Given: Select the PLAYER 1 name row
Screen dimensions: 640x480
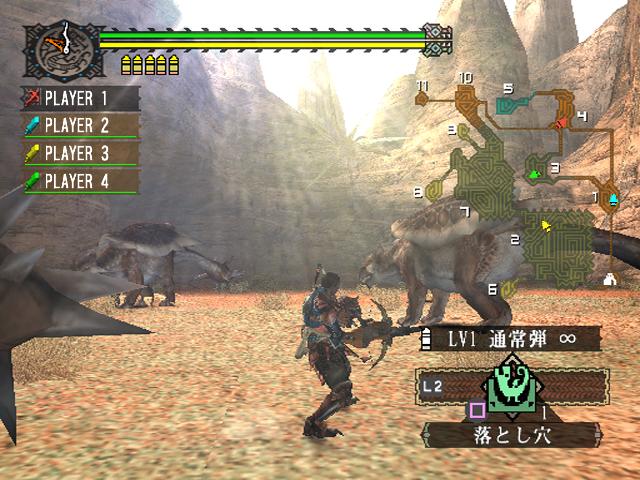Looking at the screenshot, I should 82,99.
